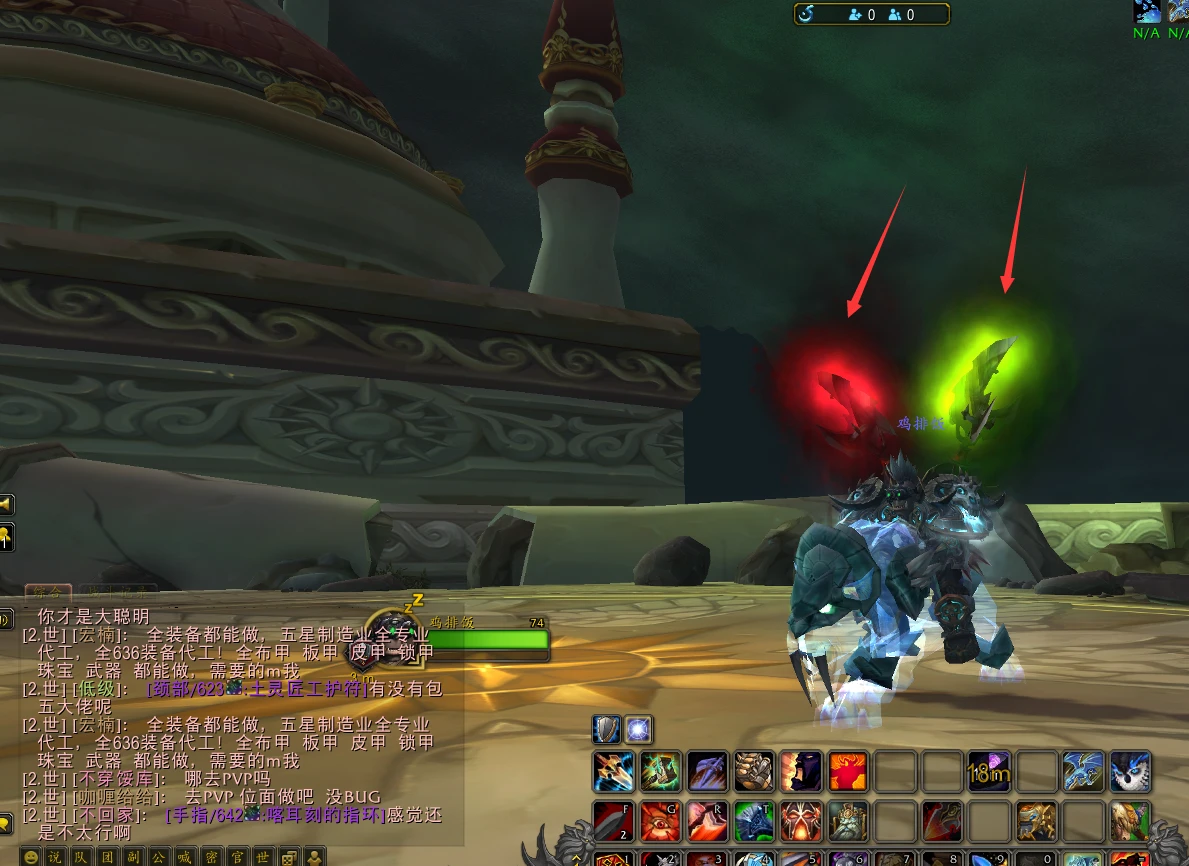Click the 世 world channel button
The height and width of the screenshot is (866, 1189).
(x=263, y=857)
